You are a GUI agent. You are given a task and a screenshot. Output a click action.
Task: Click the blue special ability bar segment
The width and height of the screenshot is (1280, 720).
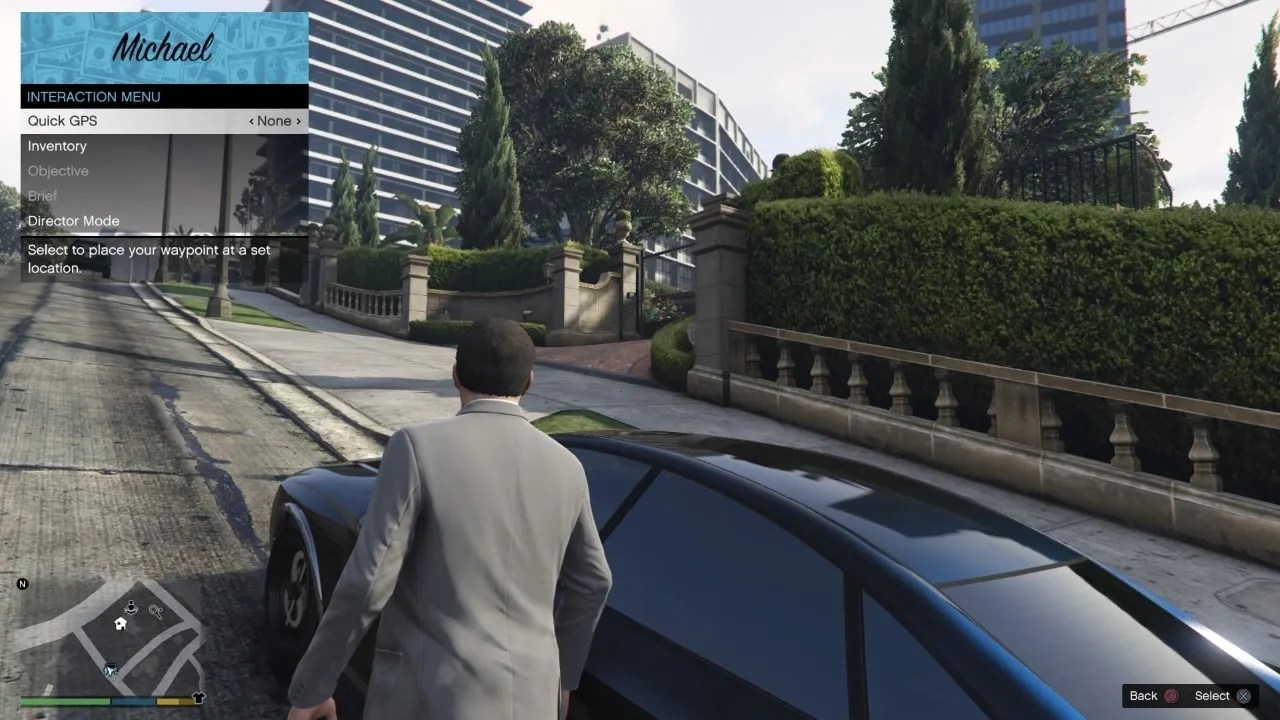point(133,700)
